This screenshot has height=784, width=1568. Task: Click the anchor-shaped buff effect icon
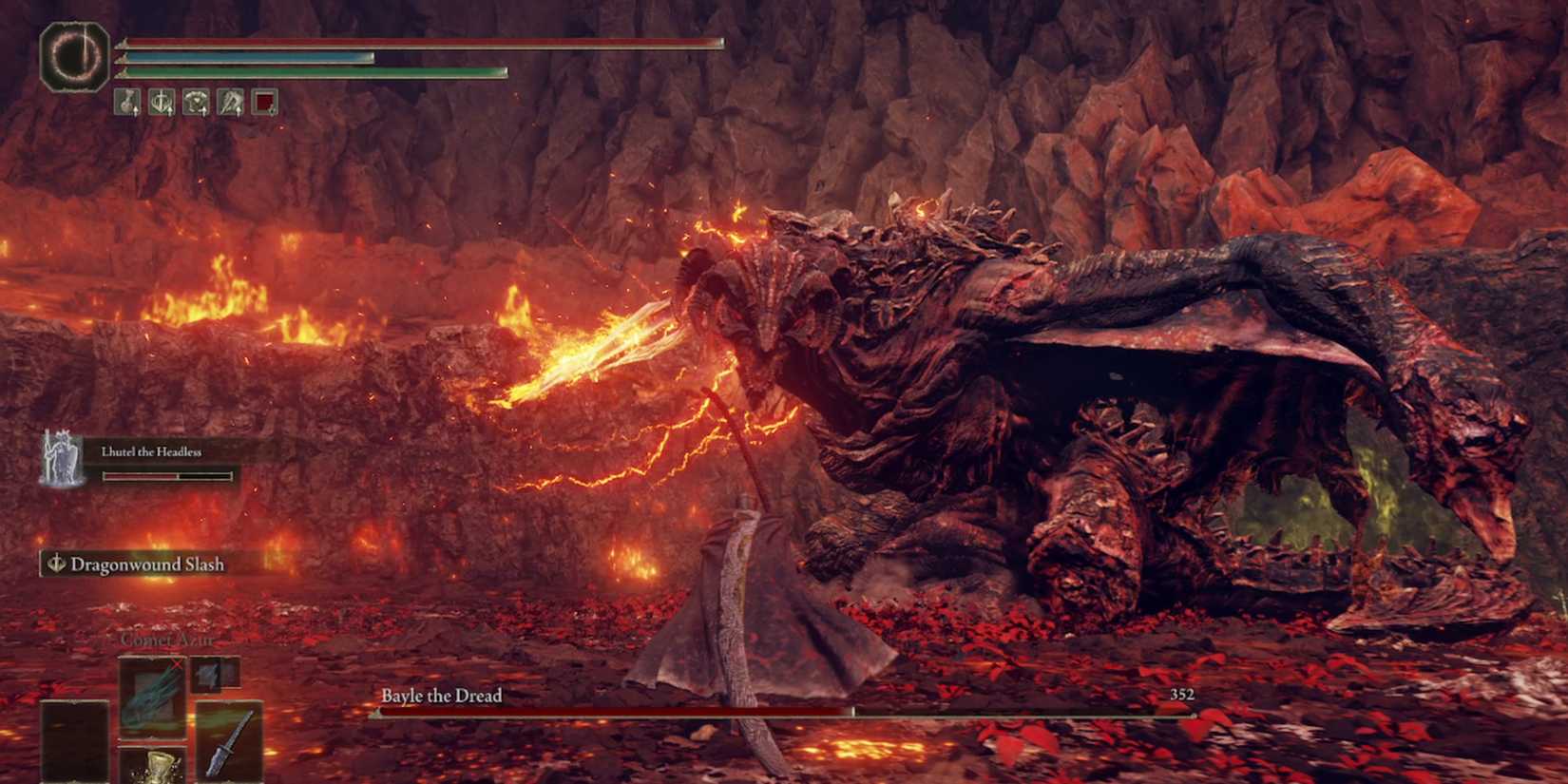tap(160, 102)
